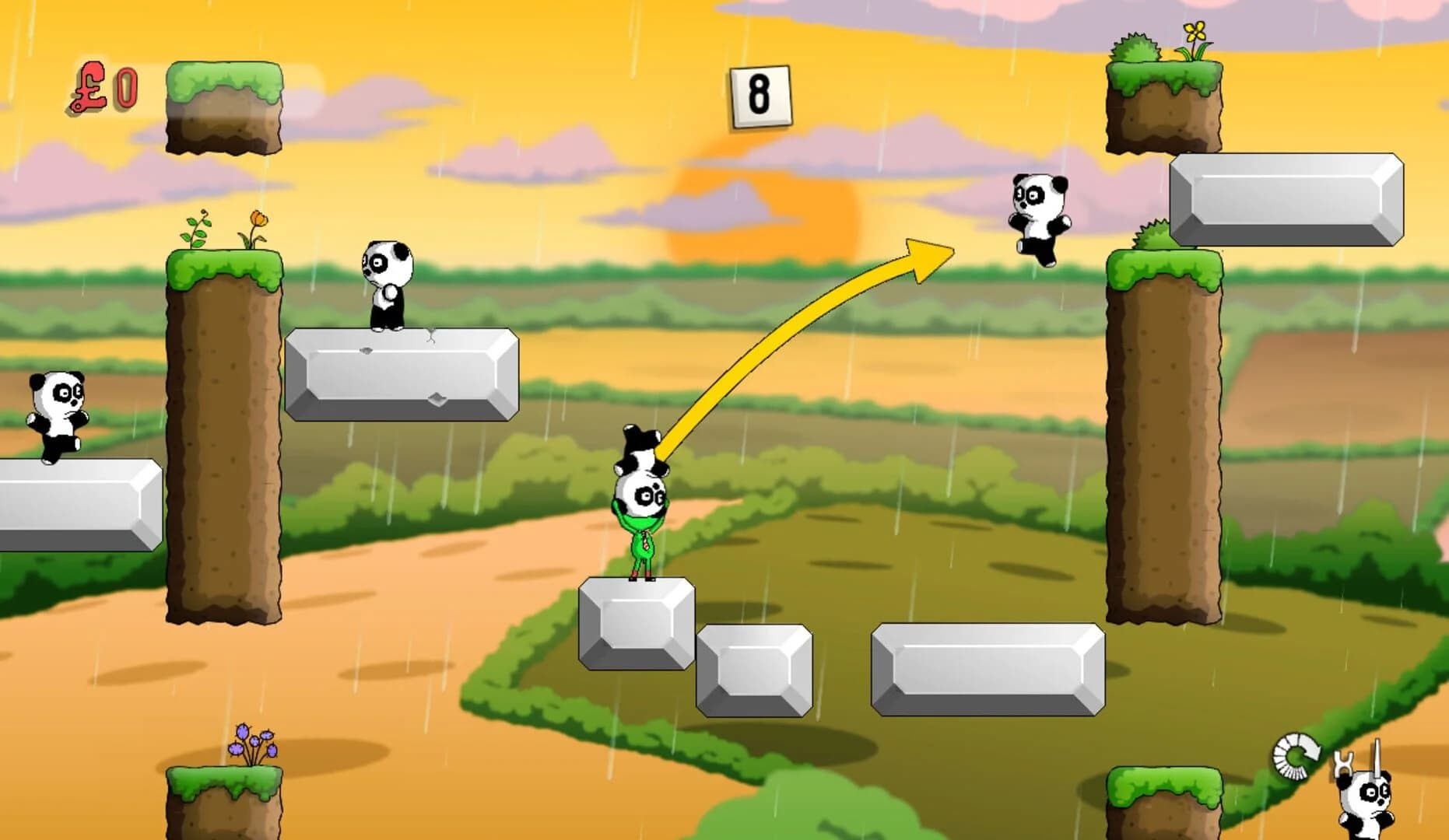This screenshot has height=840, width=1449.
Task: Click the slingshot-shaped tool near bottom-right panda
Action: coord(1343,762)
